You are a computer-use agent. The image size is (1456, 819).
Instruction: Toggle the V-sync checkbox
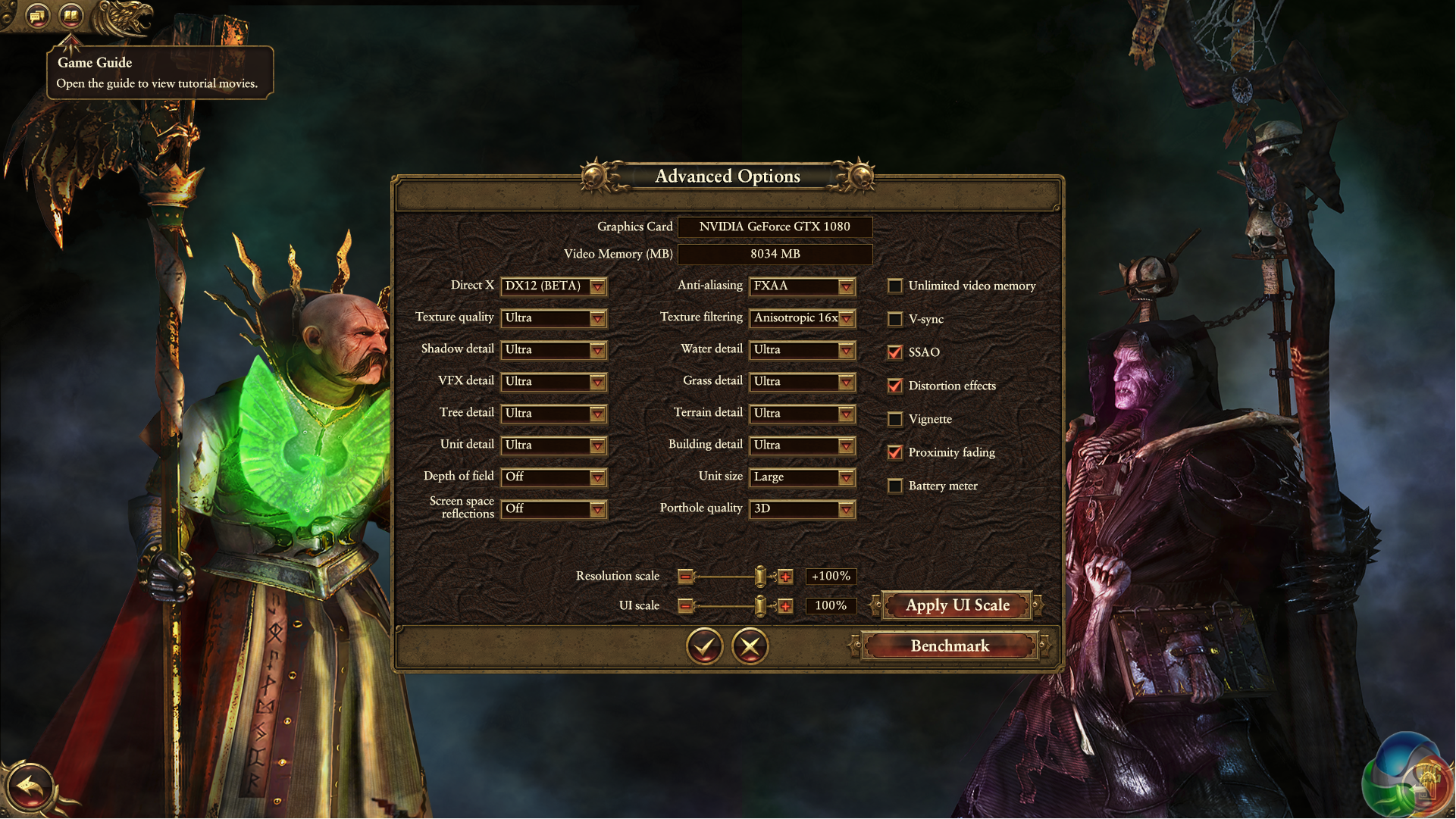pyautogui.click(x=895, y=320)
